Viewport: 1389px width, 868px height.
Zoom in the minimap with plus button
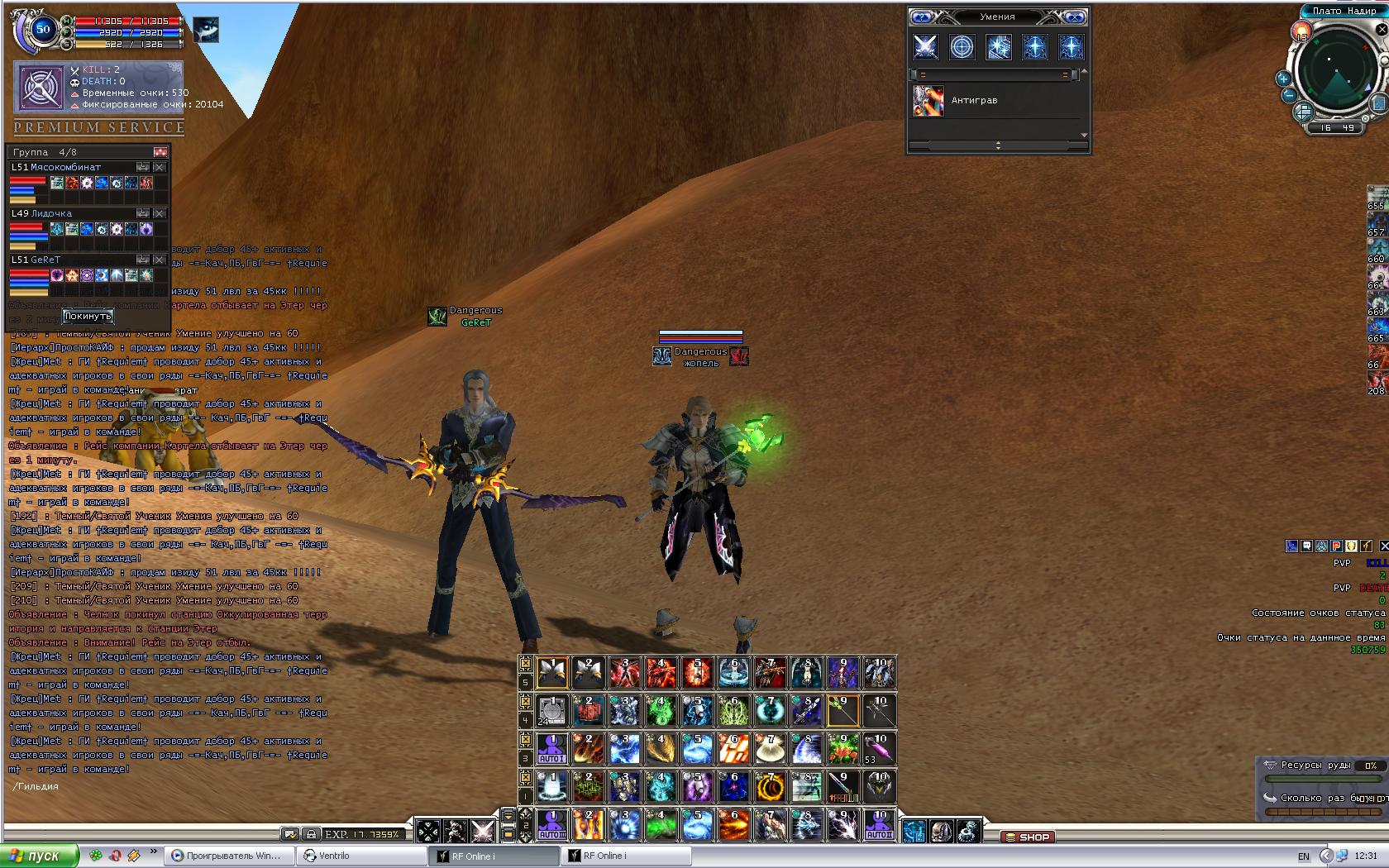coord(1283,79)
